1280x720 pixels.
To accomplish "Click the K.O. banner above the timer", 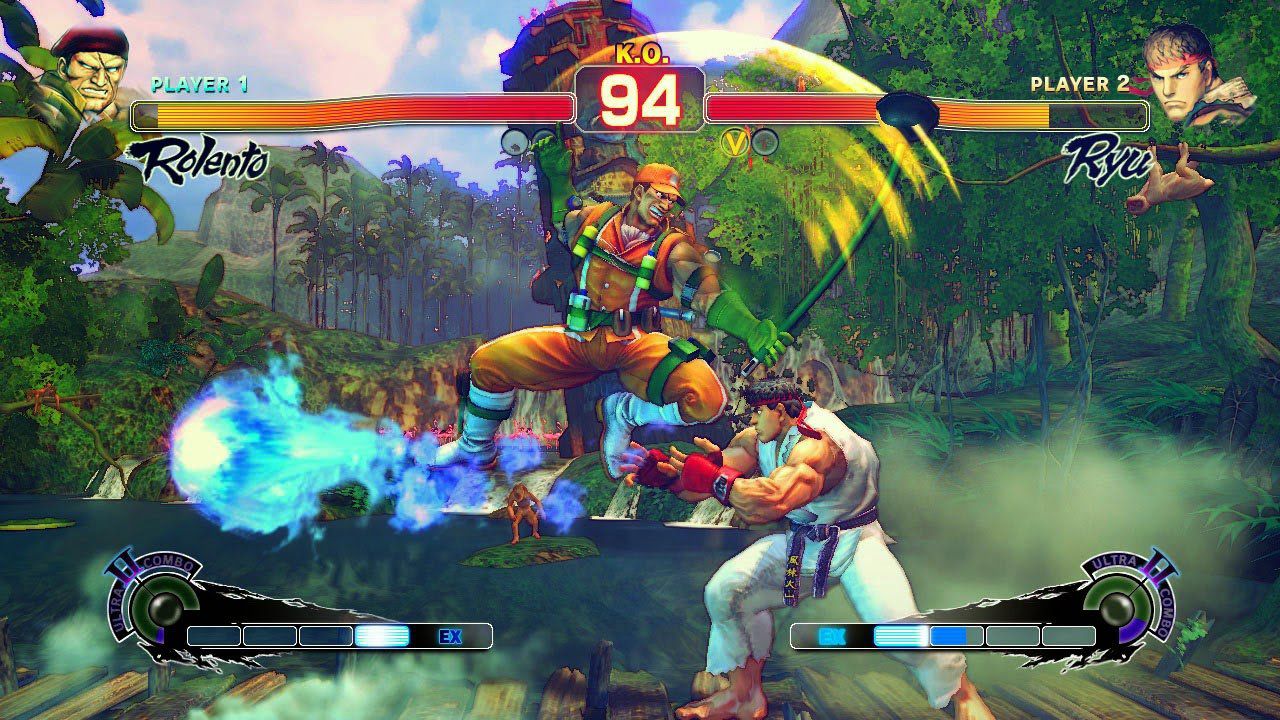I will coord(640,58).
